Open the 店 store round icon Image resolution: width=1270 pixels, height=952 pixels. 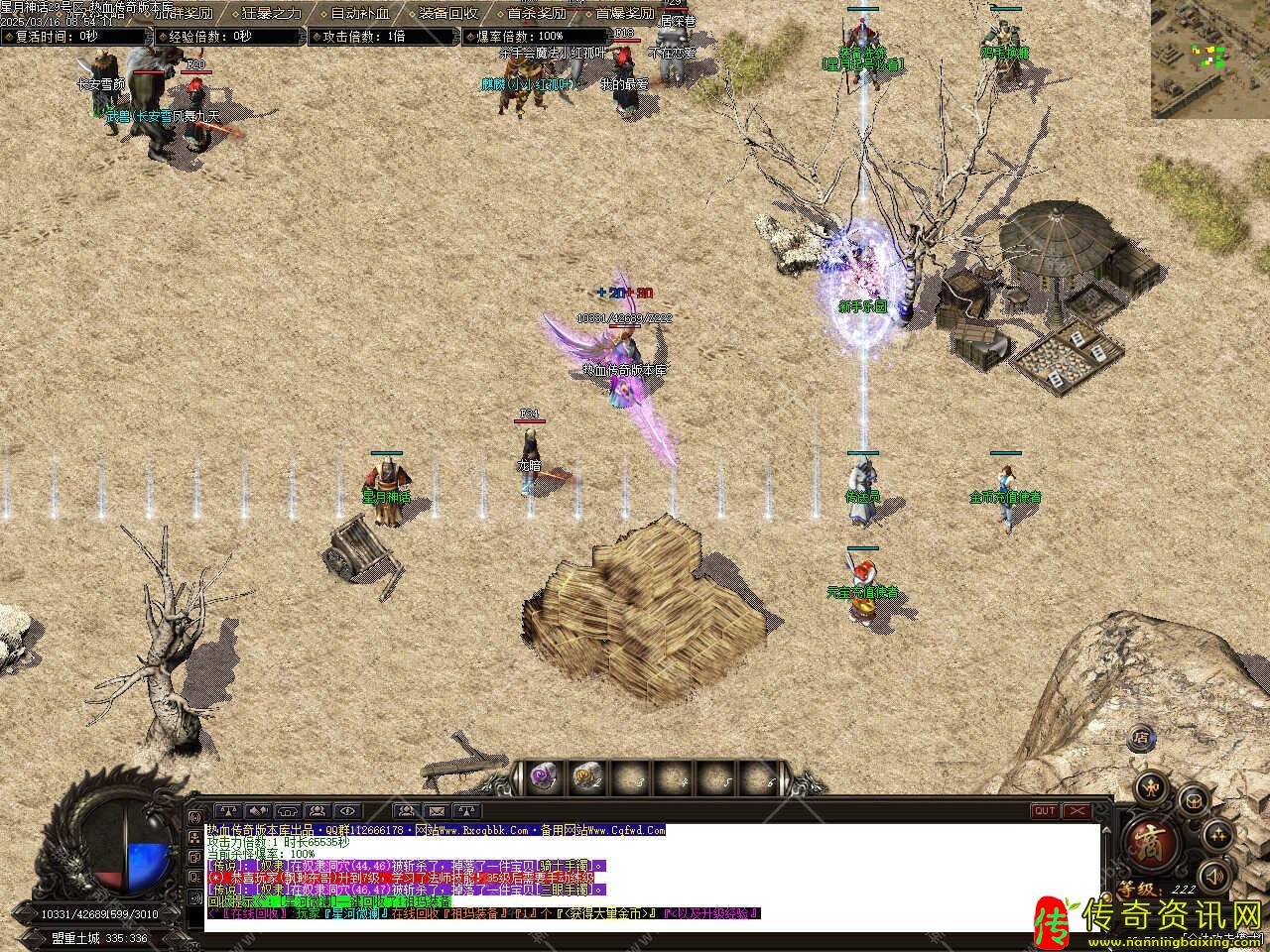[x=1142, y=738]
